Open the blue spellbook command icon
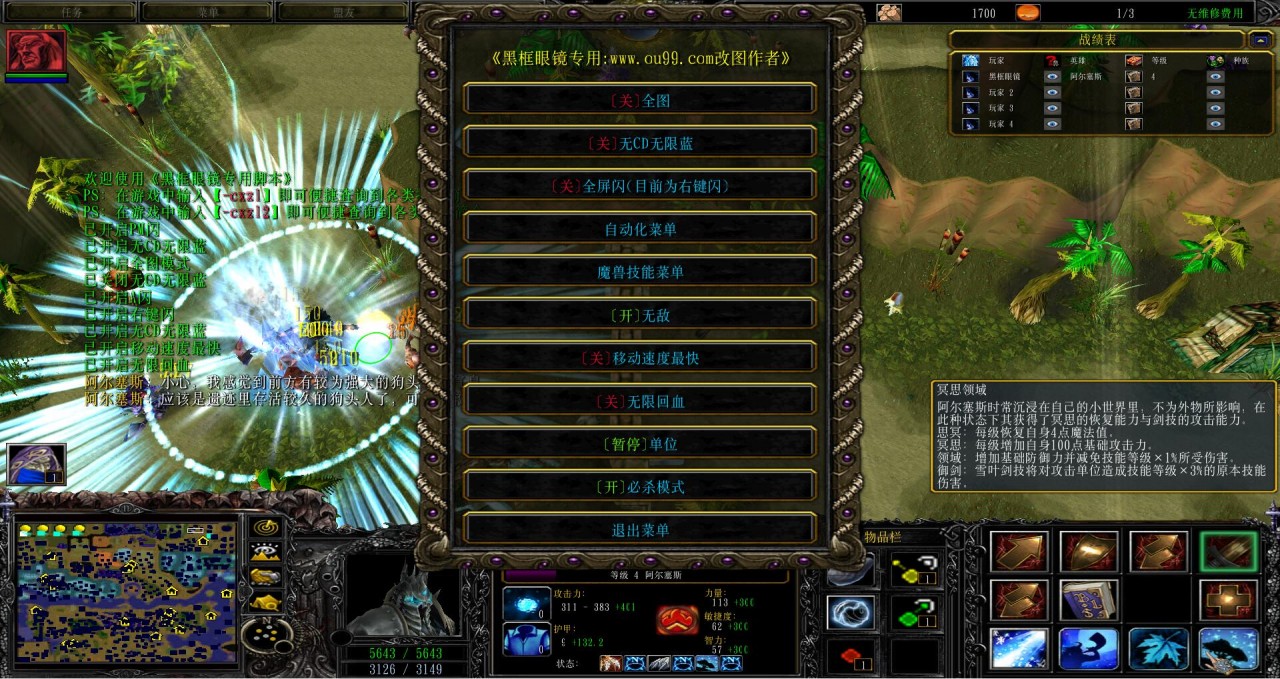This screenshot has width=1280, height=679. (x=1089, y=600)
